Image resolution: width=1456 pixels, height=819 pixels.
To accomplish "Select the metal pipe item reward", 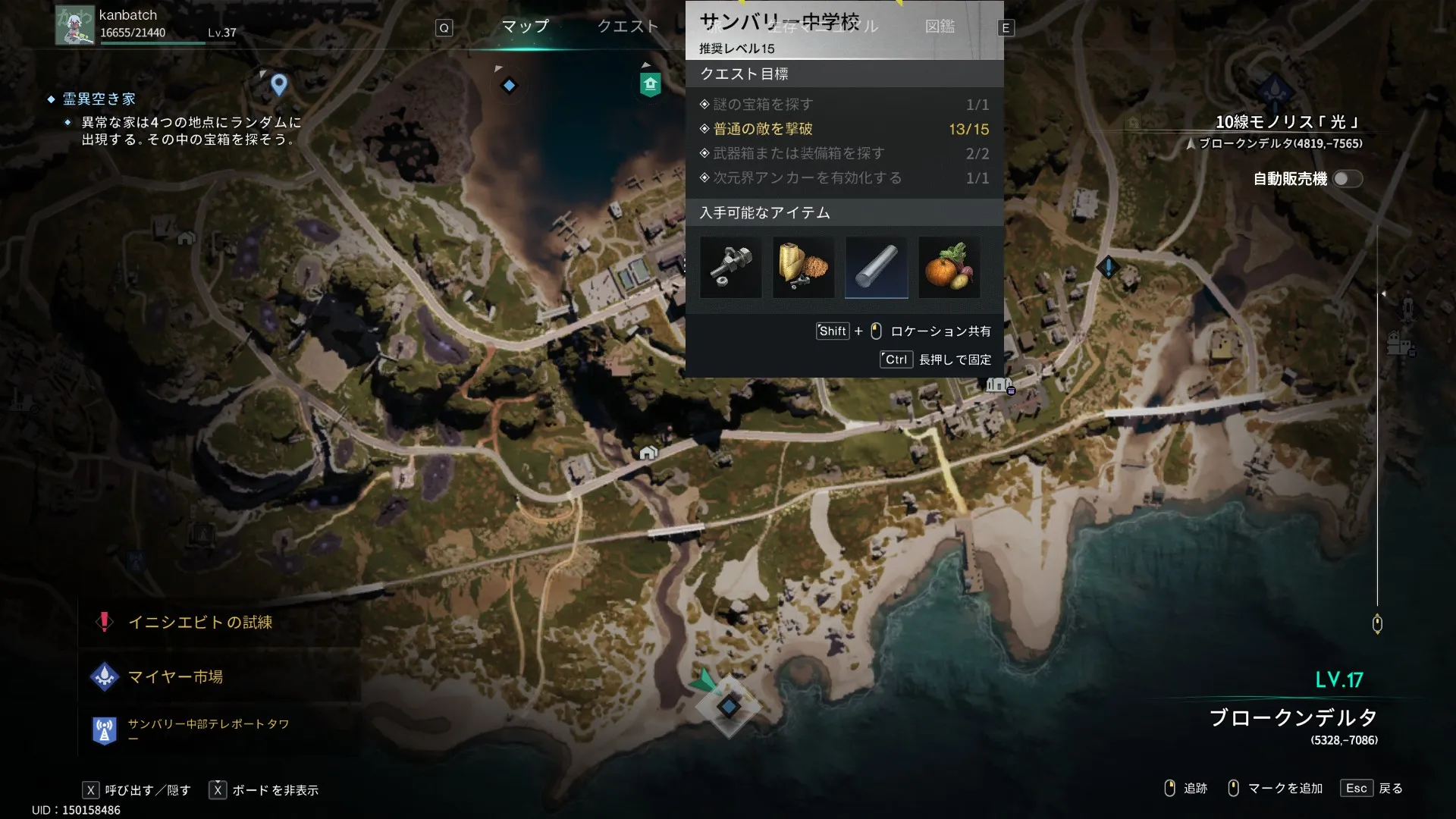I will pyautogui.click(x=730, y=267).
